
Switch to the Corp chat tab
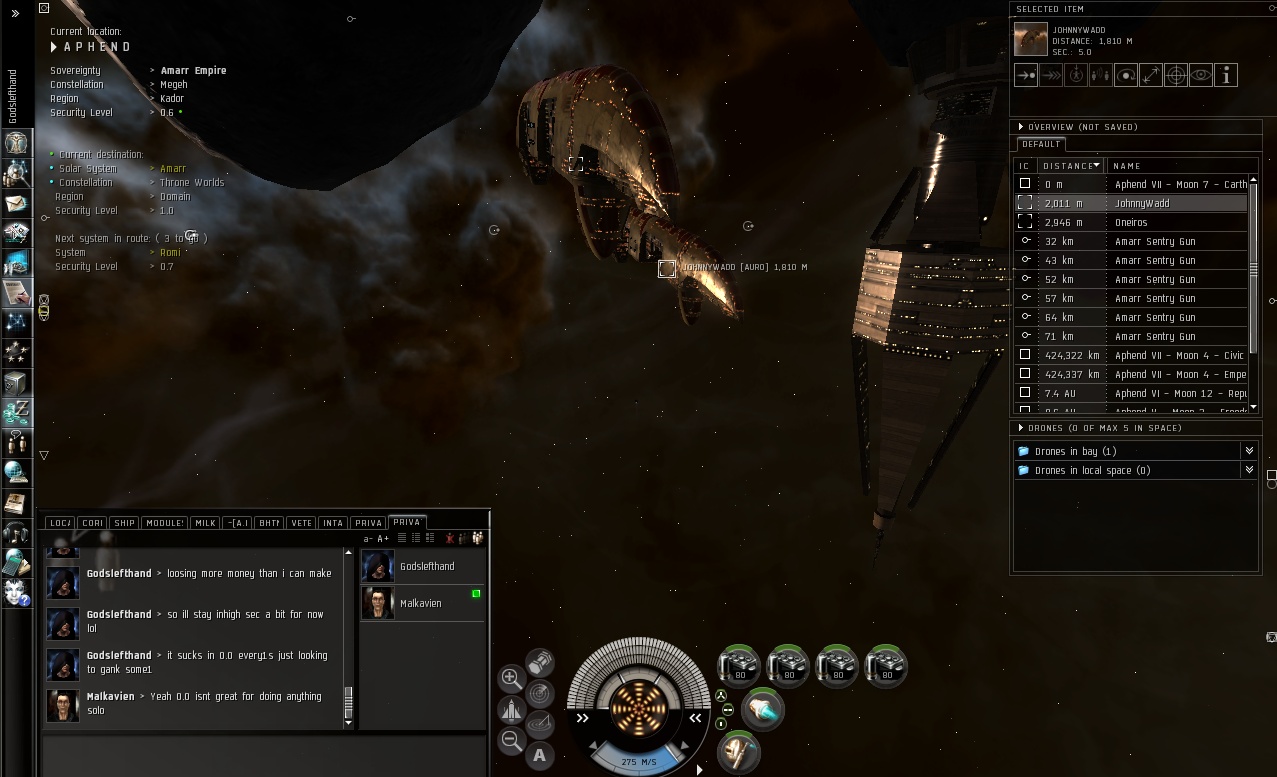[92, 523]
